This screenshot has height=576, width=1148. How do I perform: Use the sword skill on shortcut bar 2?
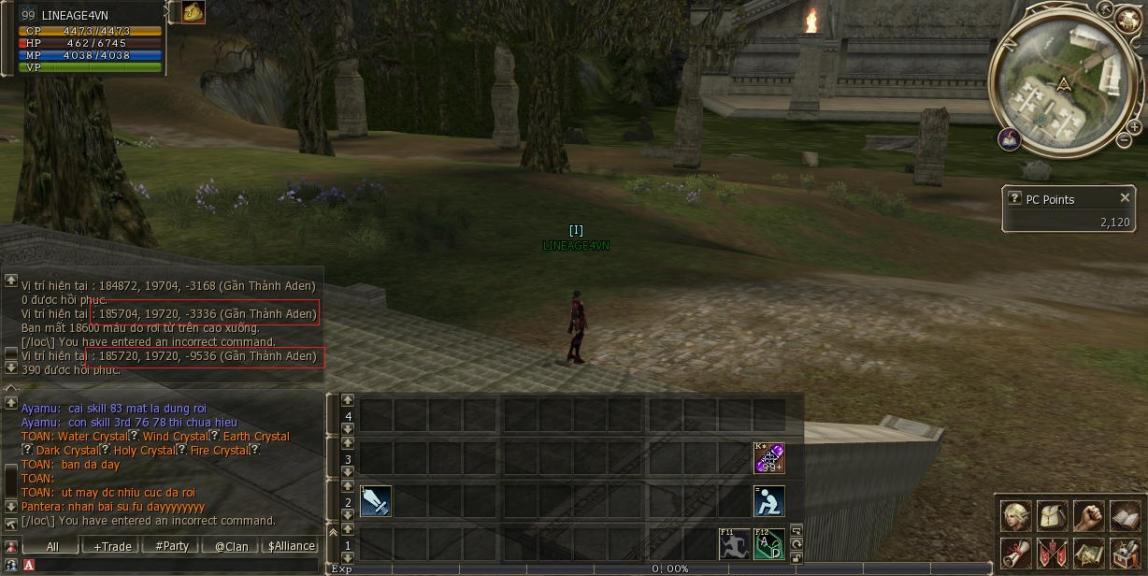pos(375,501)
